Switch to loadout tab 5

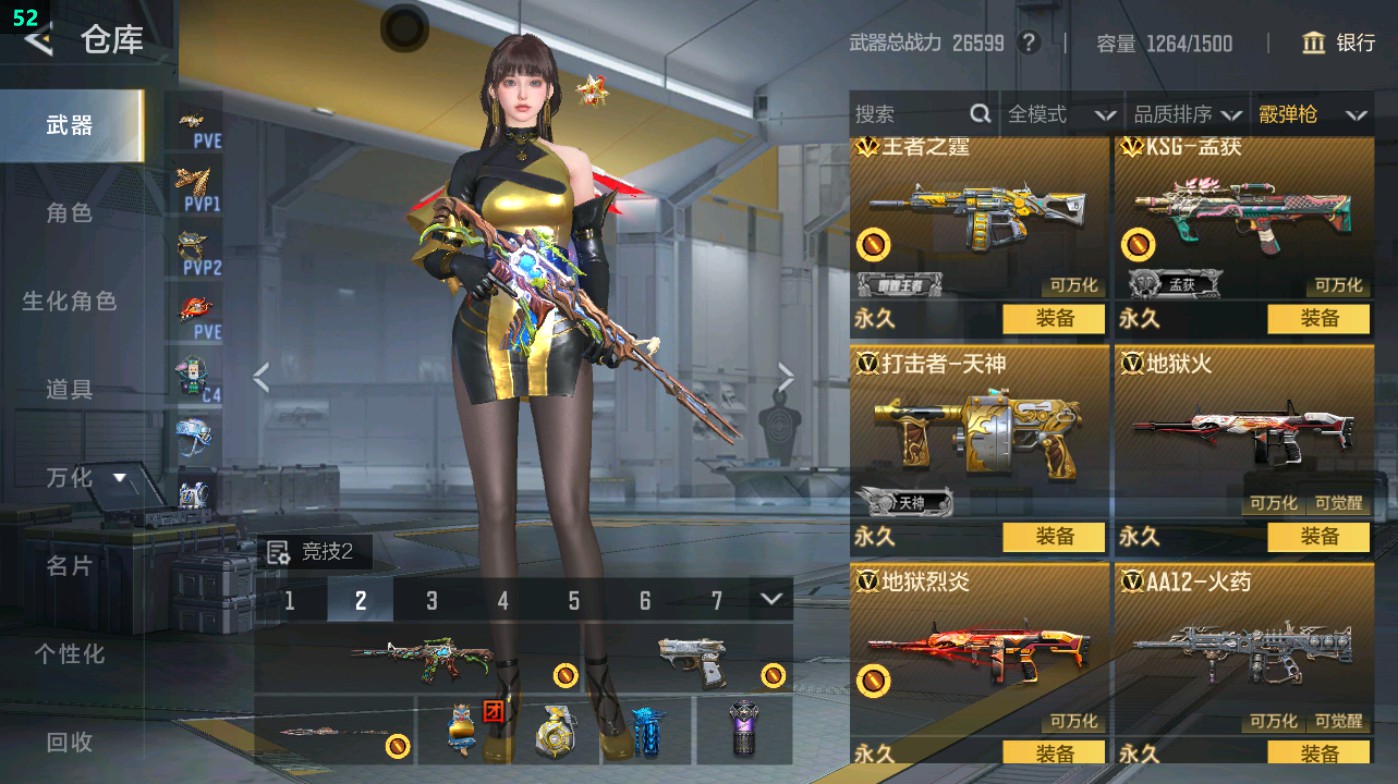point(573,602)
